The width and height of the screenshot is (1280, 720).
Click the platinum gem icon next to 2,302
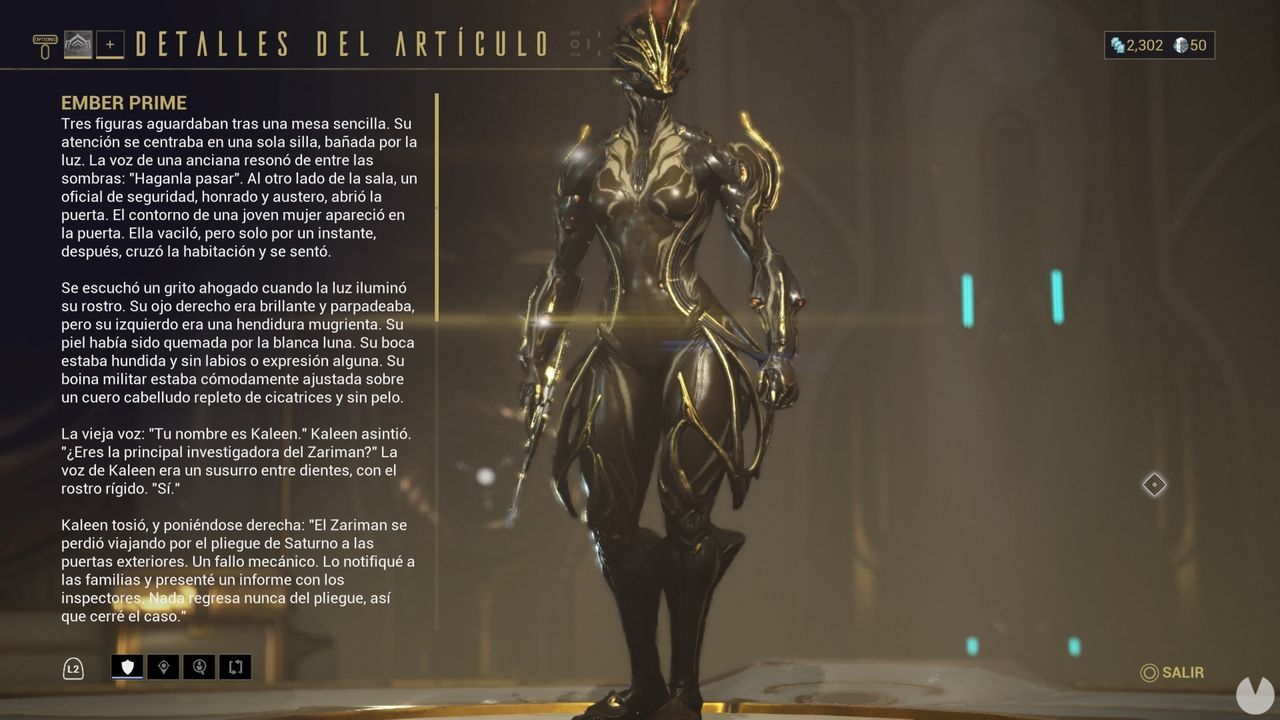(1117, 45)
